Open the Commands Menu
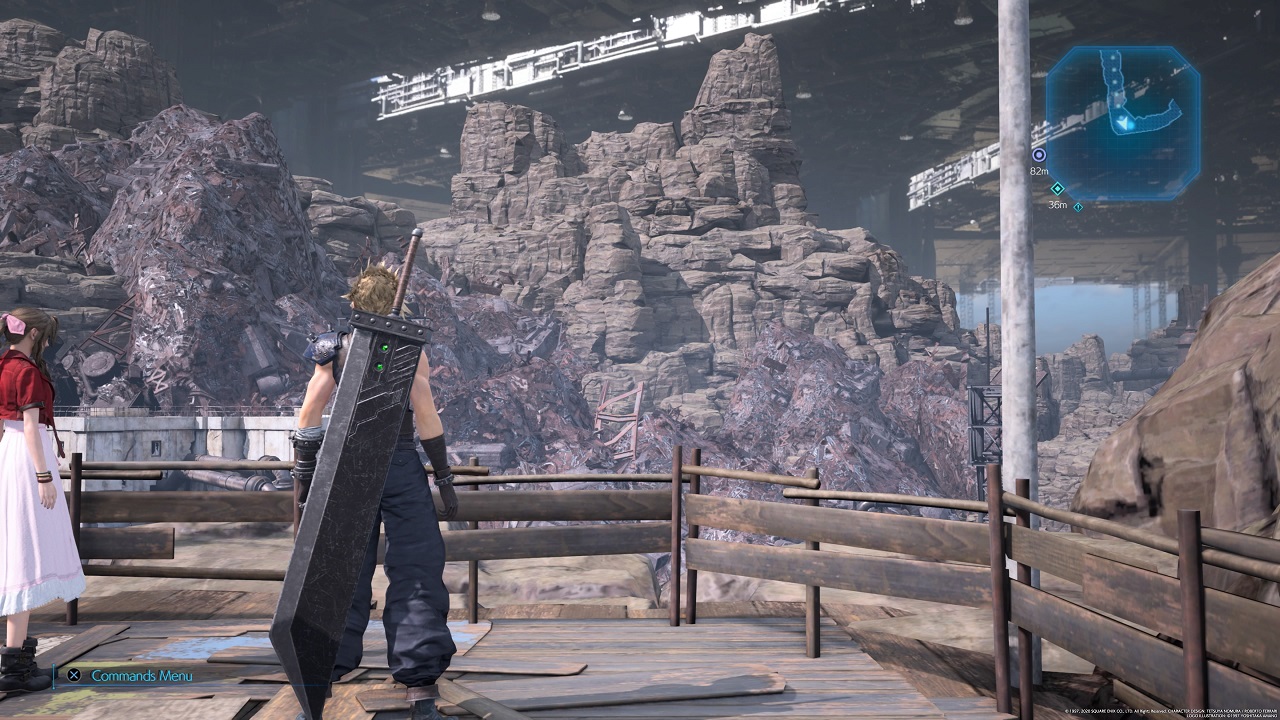This screenshot has width=1280, height=720. tap(140, 675)
